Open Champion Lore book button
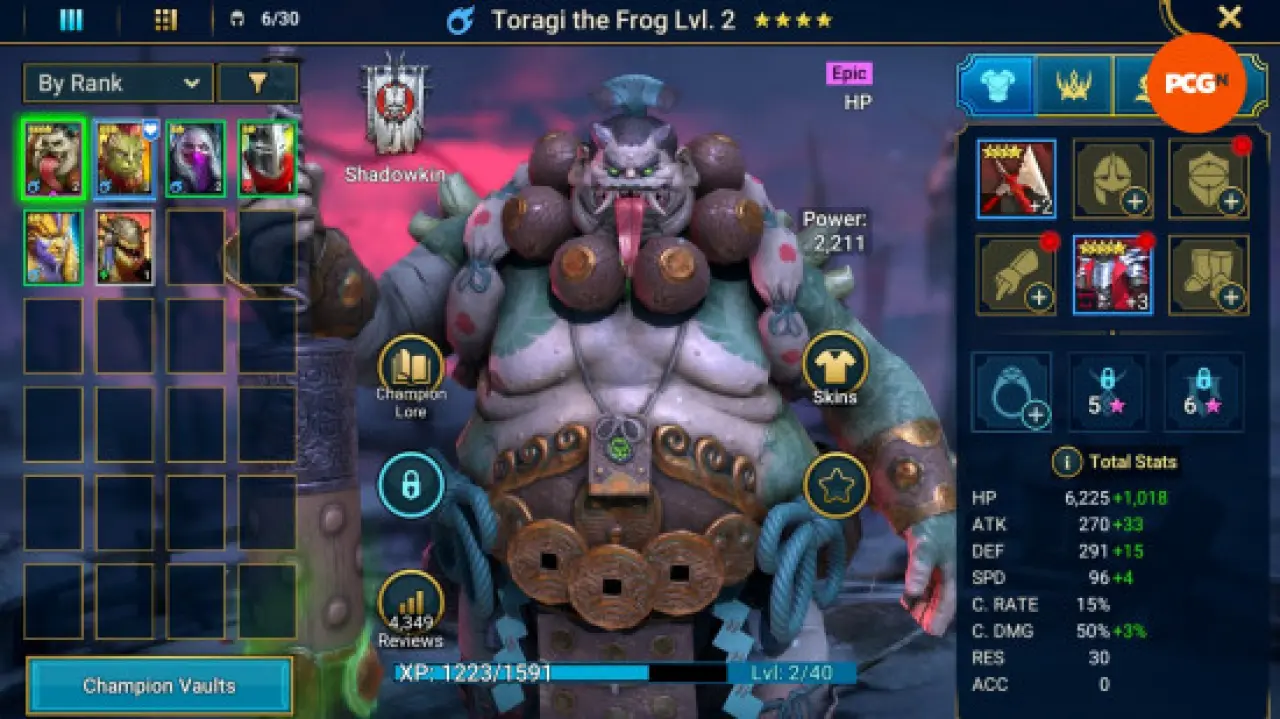1280x719 pixels. [x=411, y=367]
